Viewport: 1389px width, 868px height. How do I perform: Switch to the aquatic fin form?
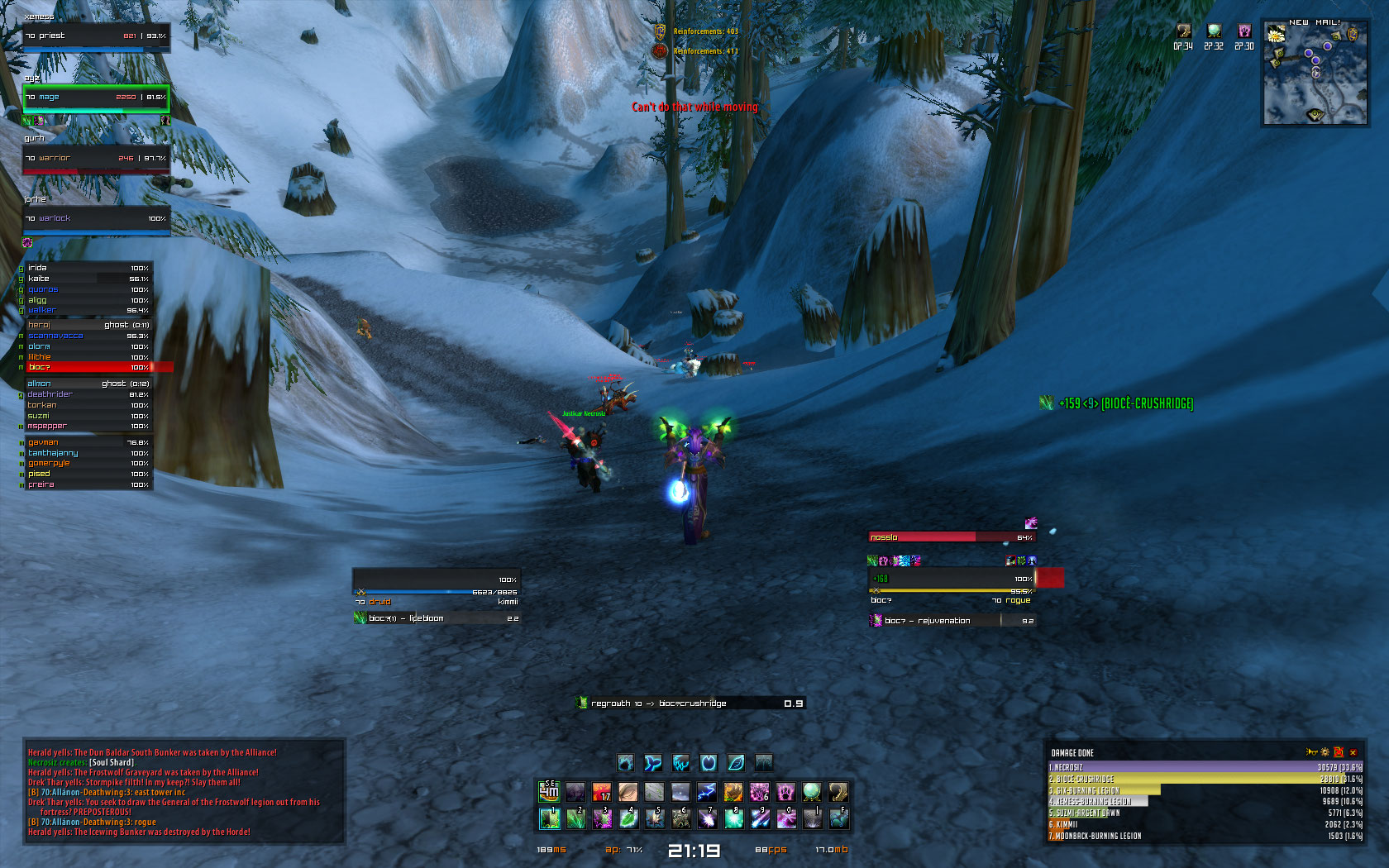[653, 762]
